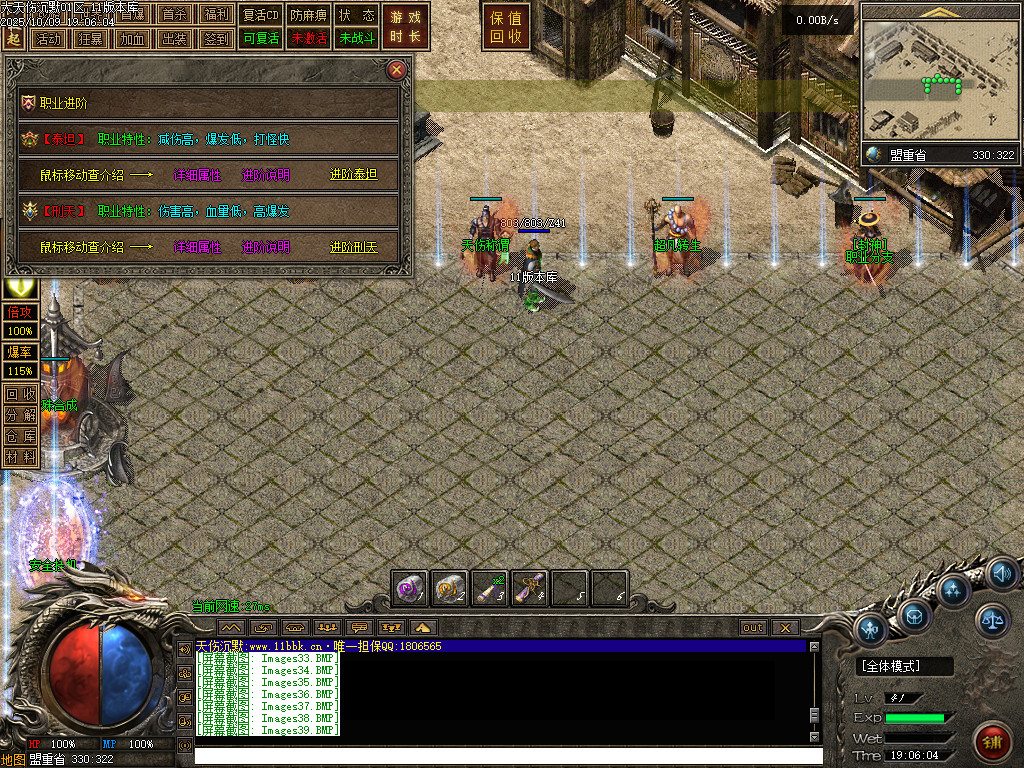Use the purple scroll in hotbar slot 1

[409, 589]
